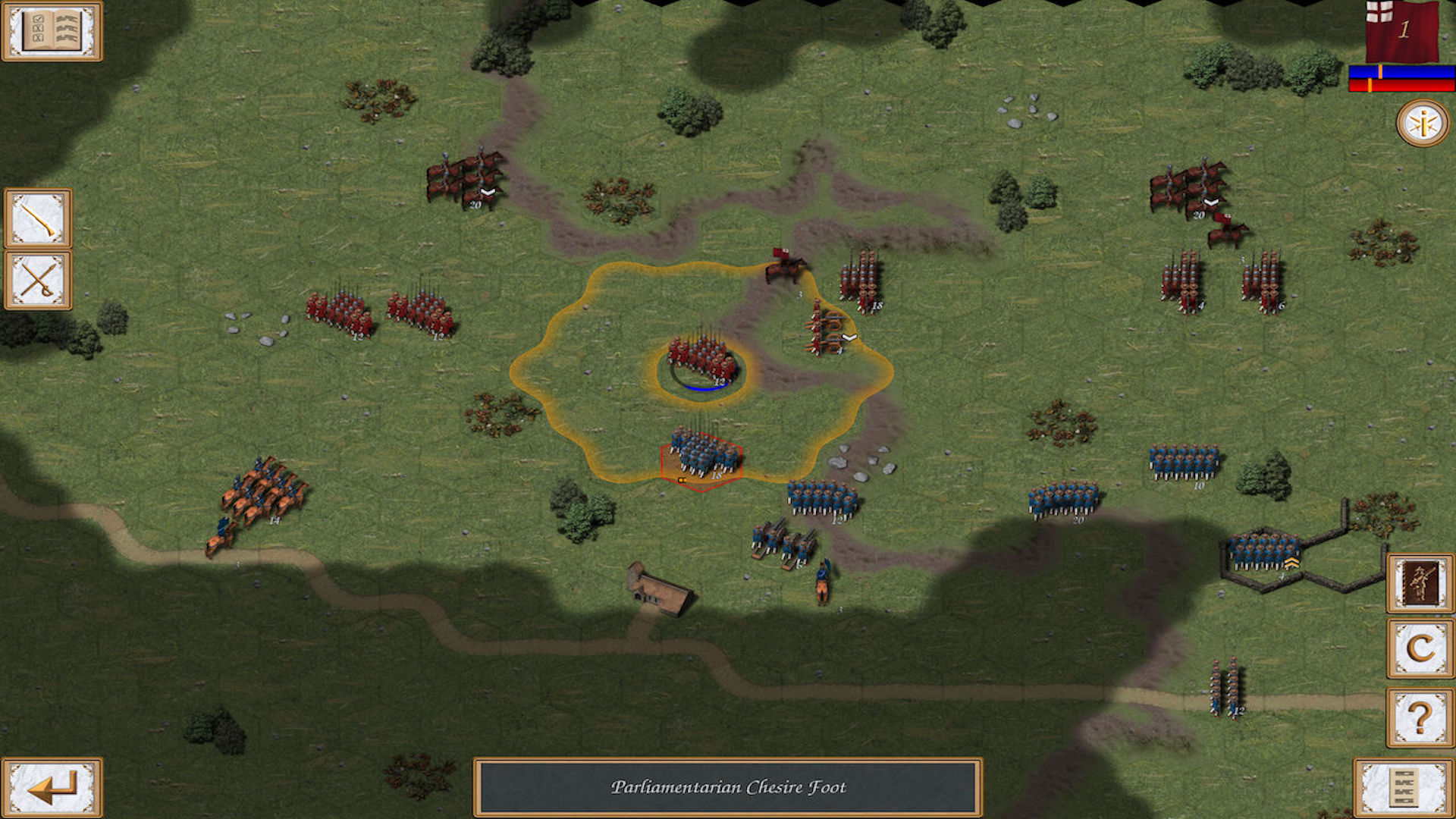This screenshot has width=1456, height=819.
Task: Expand the chevron under the top-left cavalry unit
Action: coord(488,192)
